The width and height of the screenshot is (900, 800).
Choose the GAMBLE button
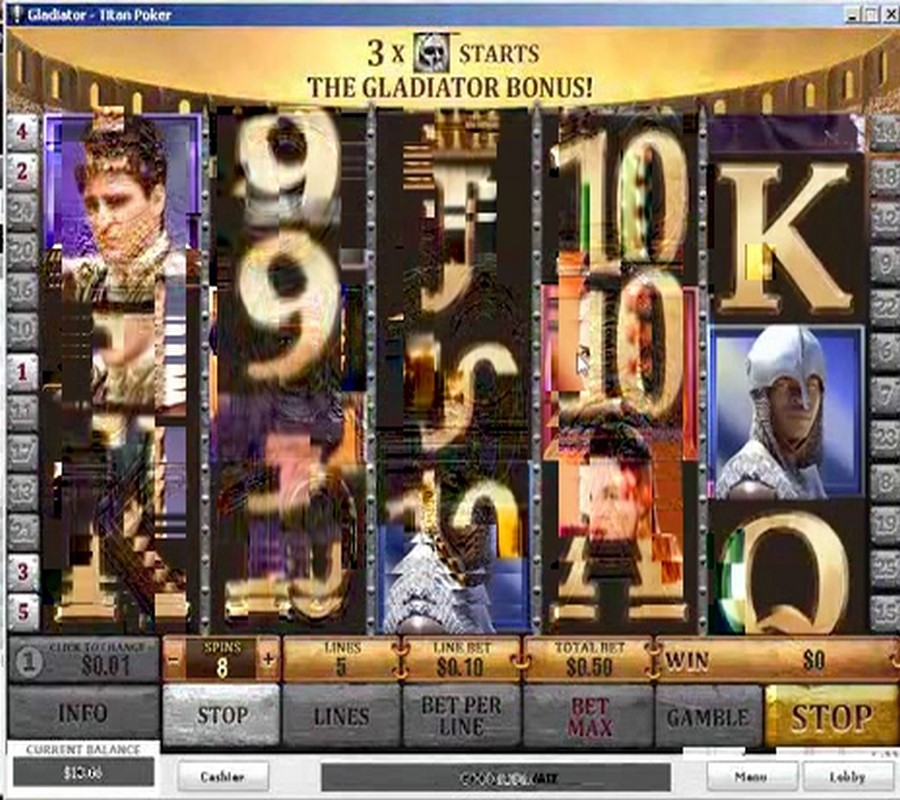pyautogui.click(x=708, y=715)
